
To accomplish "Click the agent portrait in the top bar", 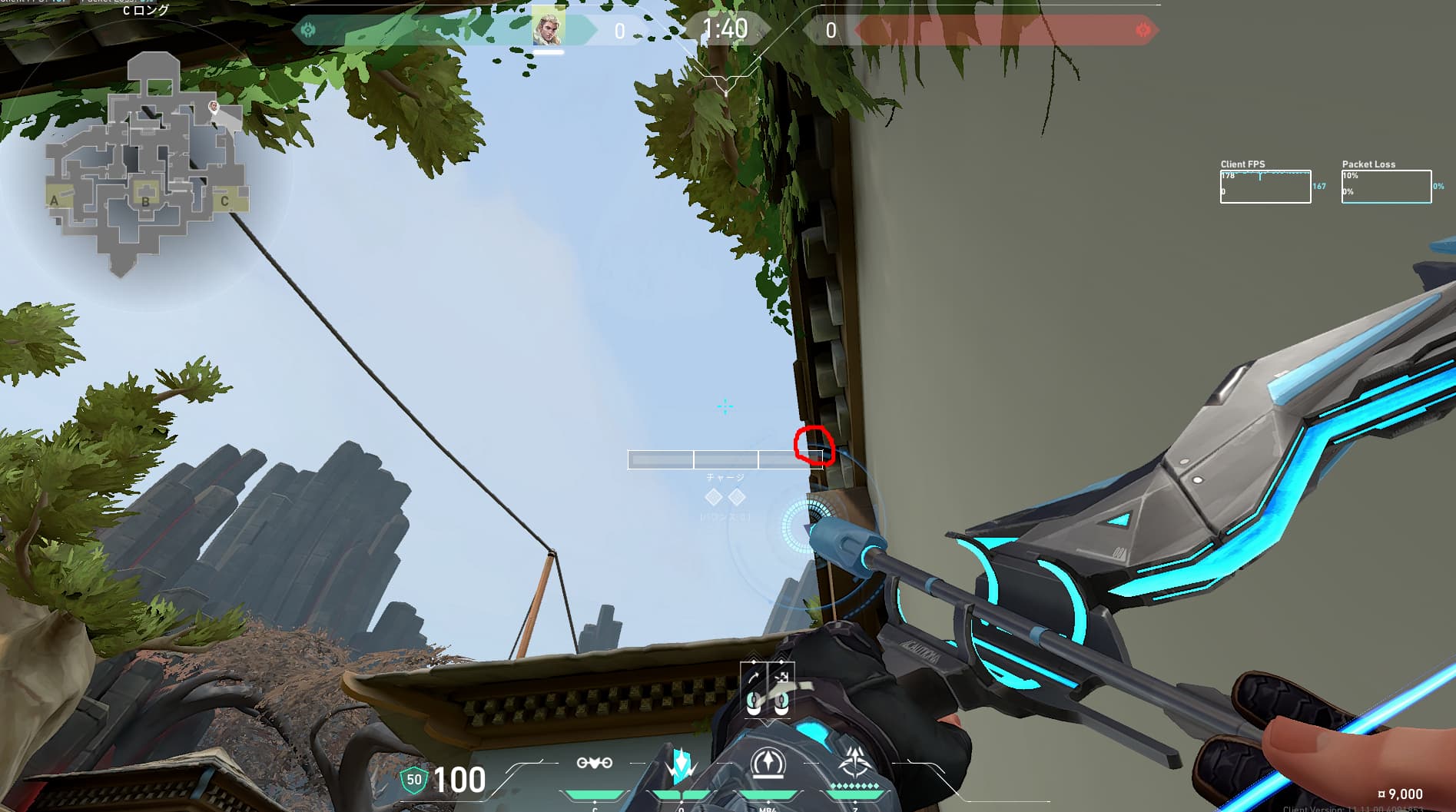I will (549, 28).
